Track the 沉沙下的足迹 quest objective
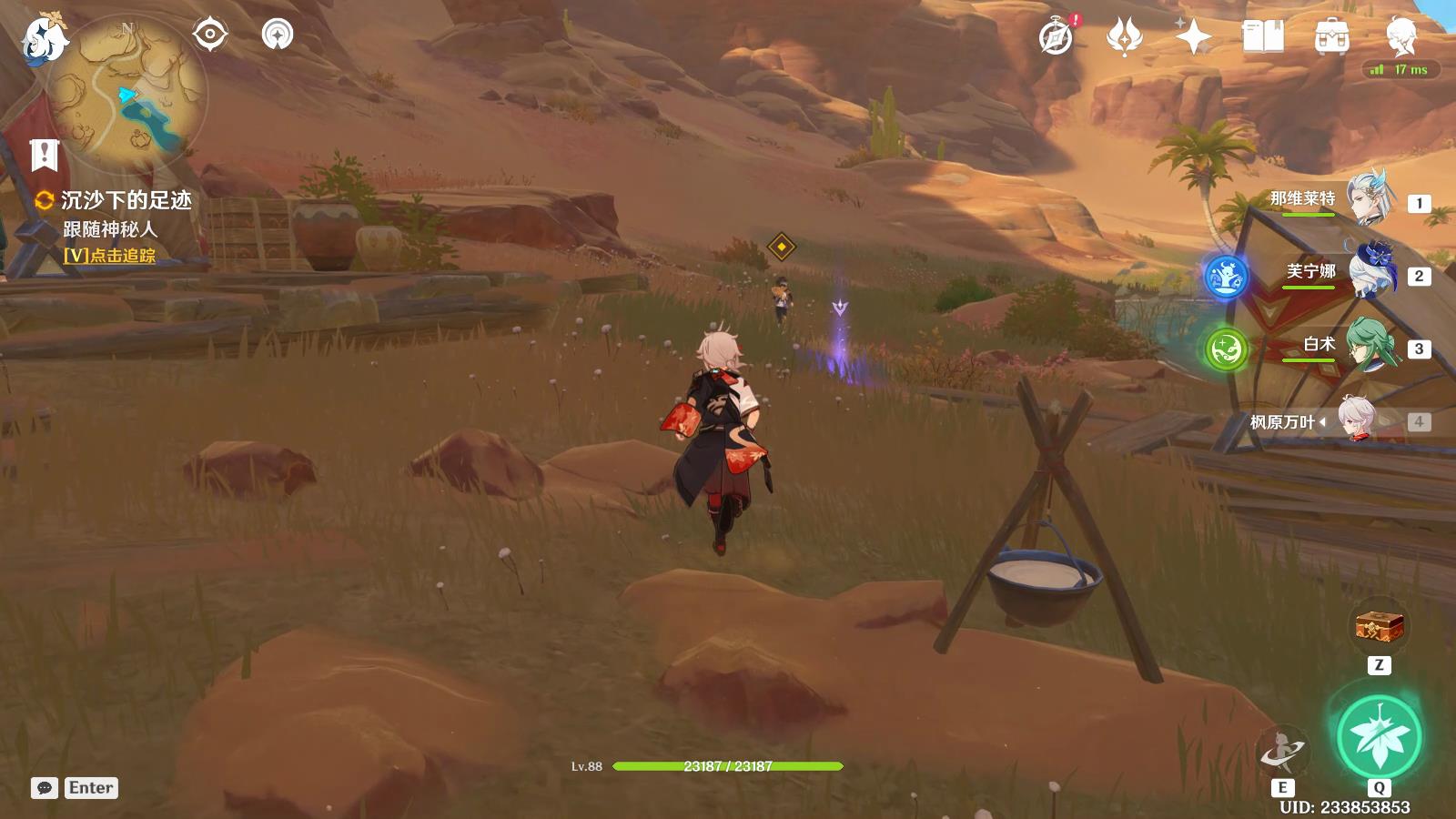This screenshot has height=819, width=1456. tap(126, 200)
